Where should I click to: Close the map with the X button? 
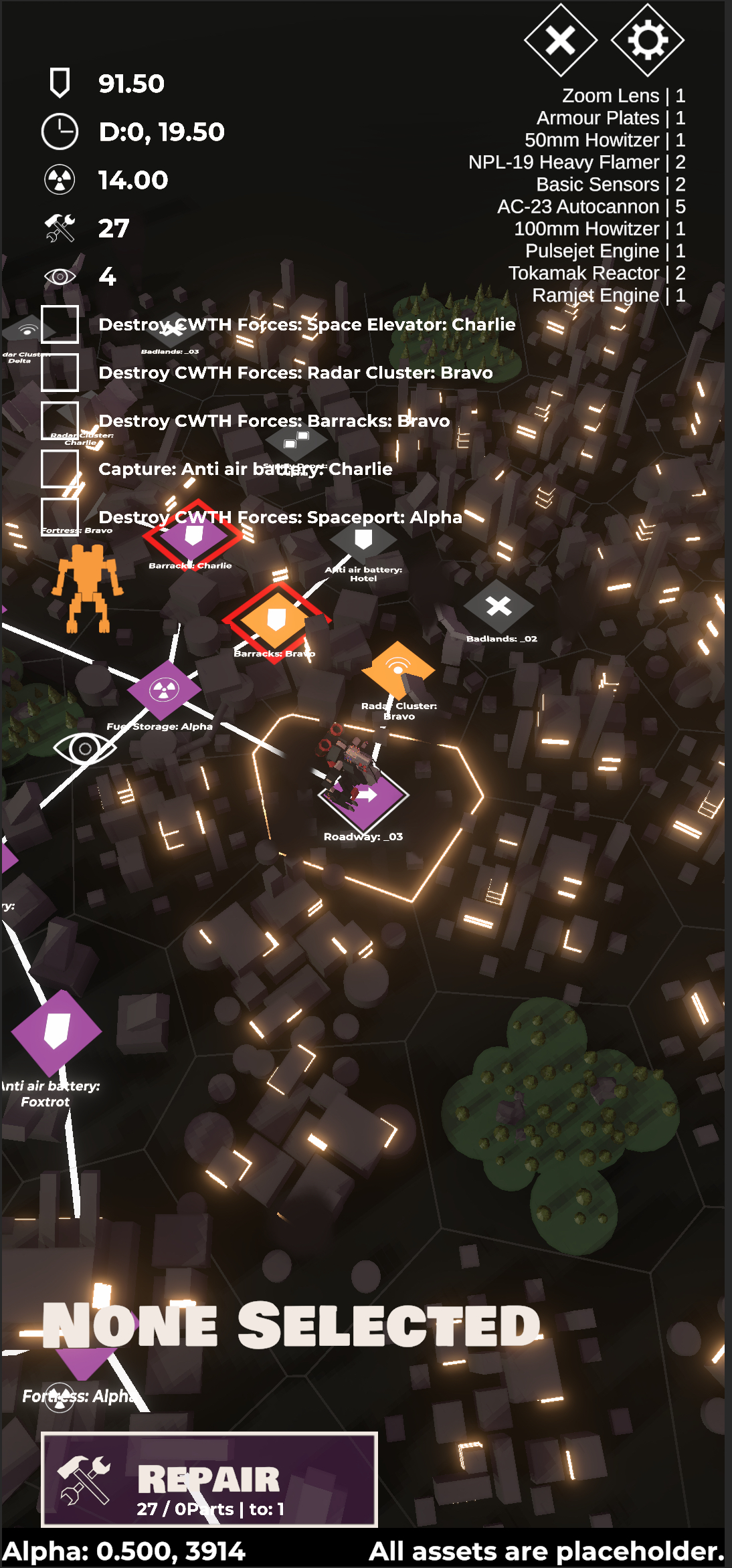(x=560, y=40)
